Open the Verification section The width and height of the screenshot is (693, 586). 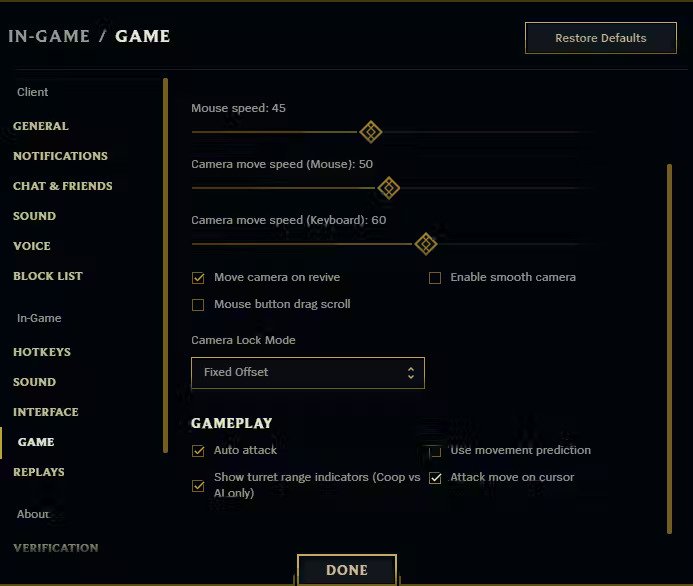[x=55, y=548]
